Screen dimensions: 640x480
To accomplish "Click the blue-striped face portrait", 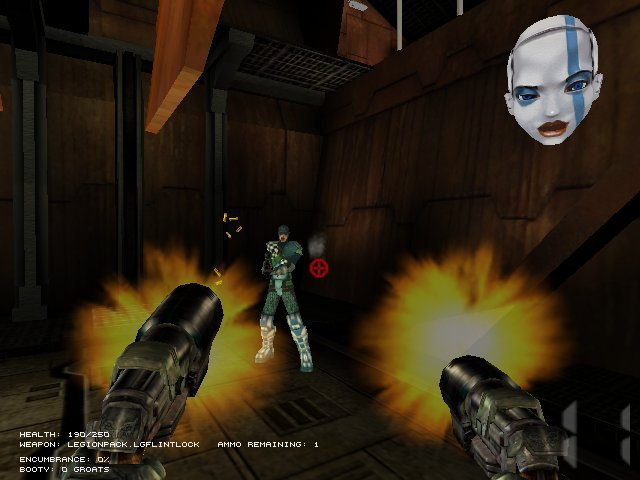I will click(x=554, y=79).
